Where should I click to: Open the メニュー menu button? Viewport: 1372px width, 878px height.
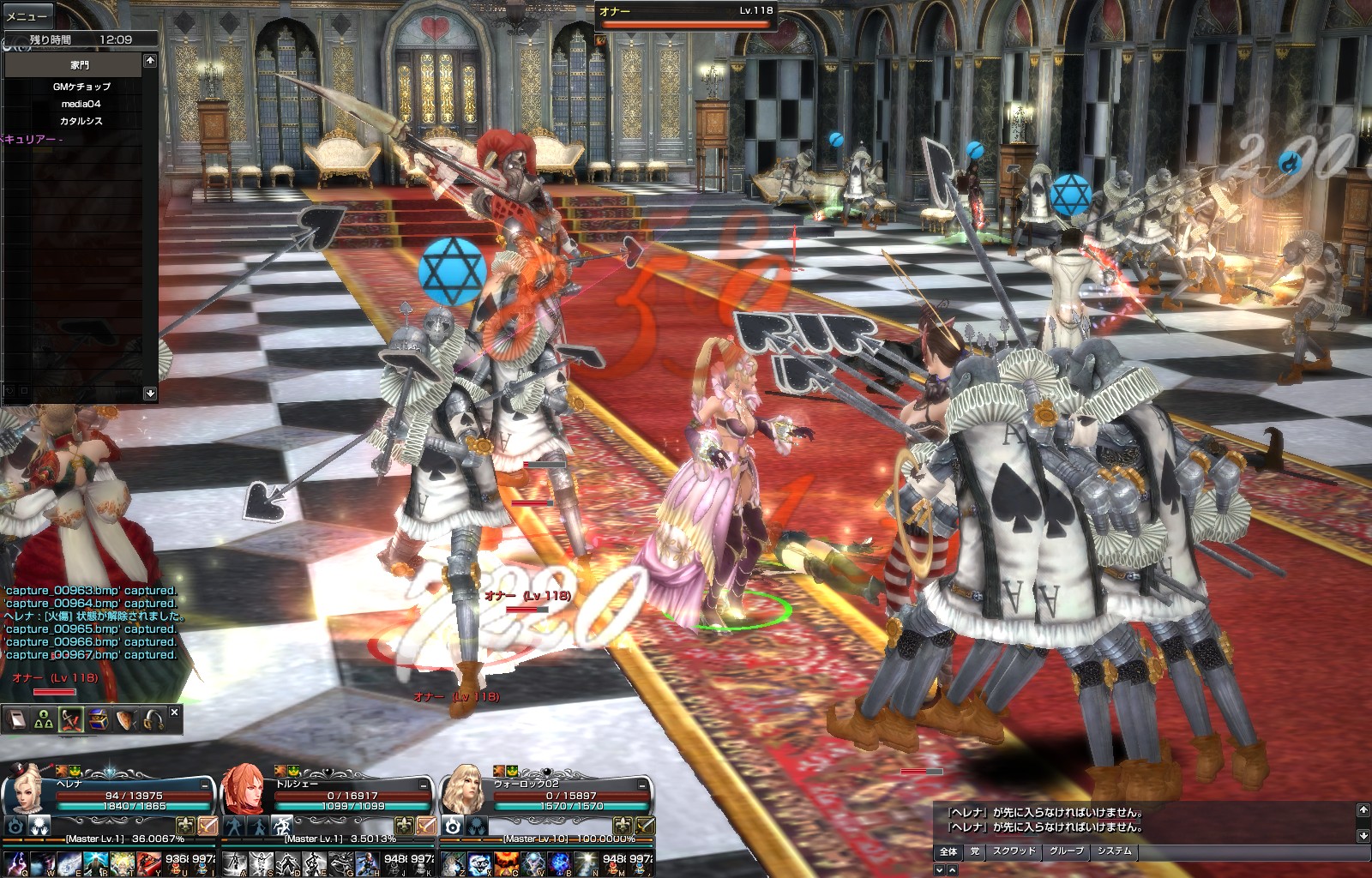27,16
